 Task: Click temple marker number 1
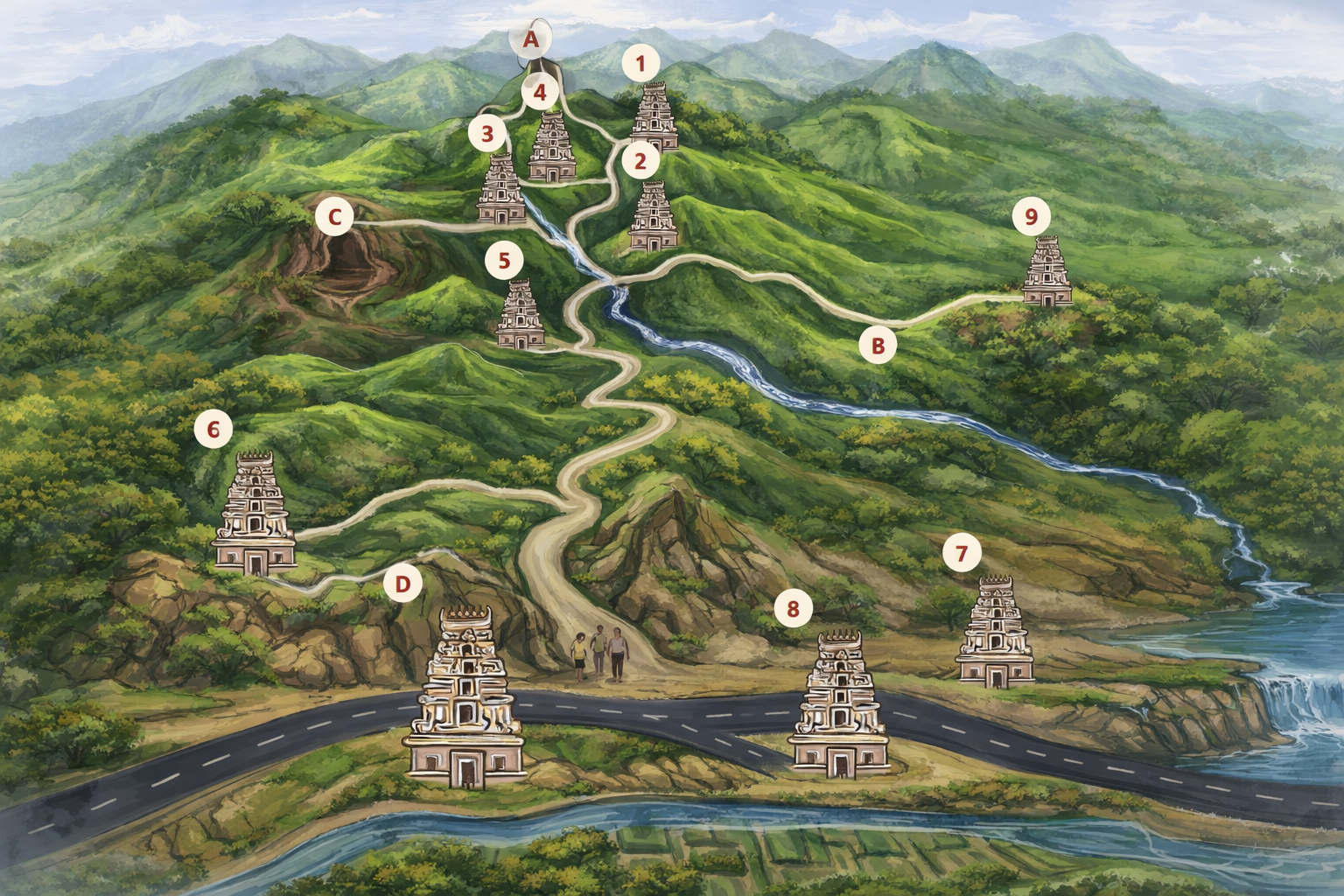point(640,64)
